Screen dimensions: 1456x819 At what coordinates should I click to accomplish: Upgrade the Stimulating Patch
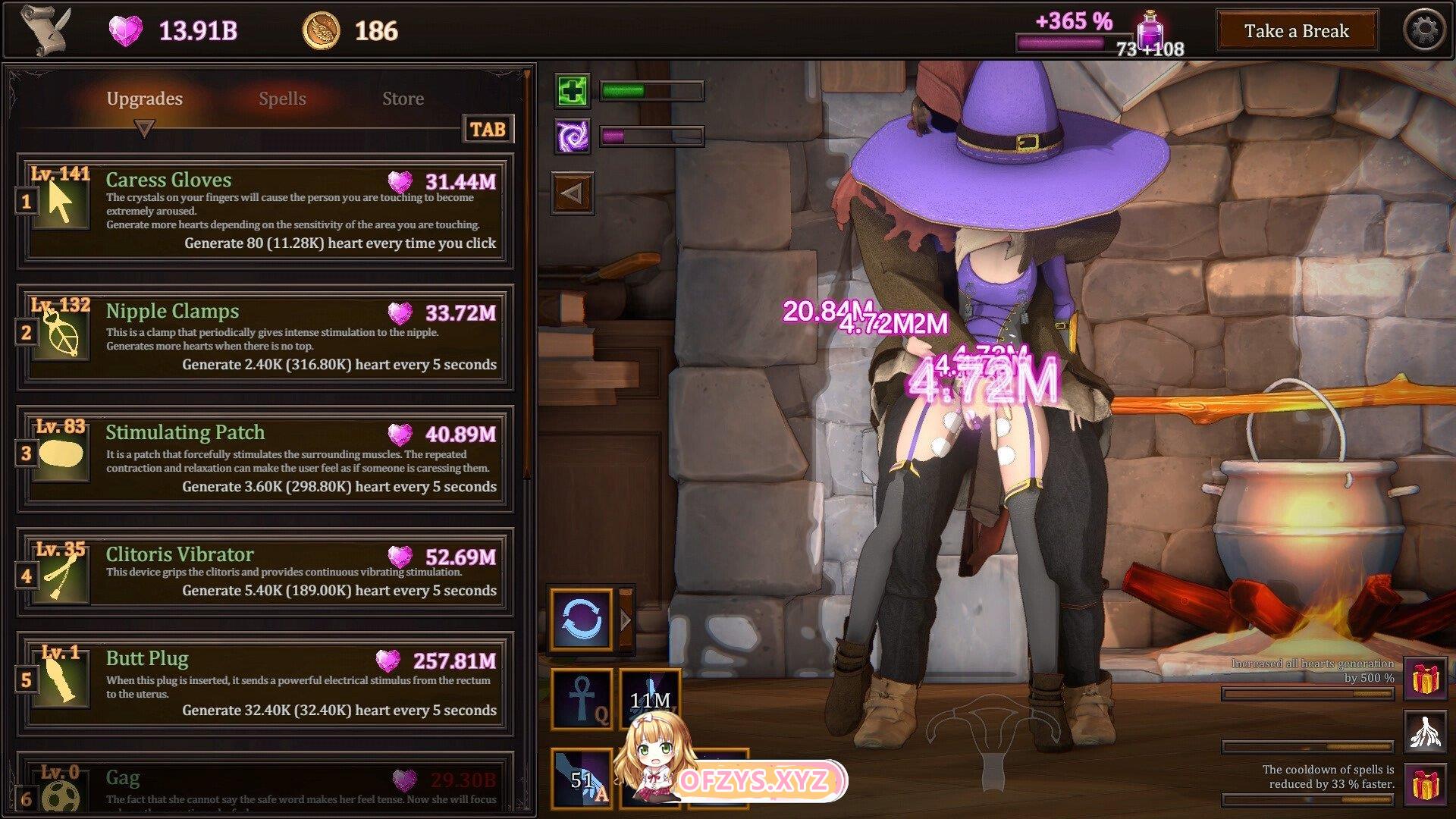(265, 458)
